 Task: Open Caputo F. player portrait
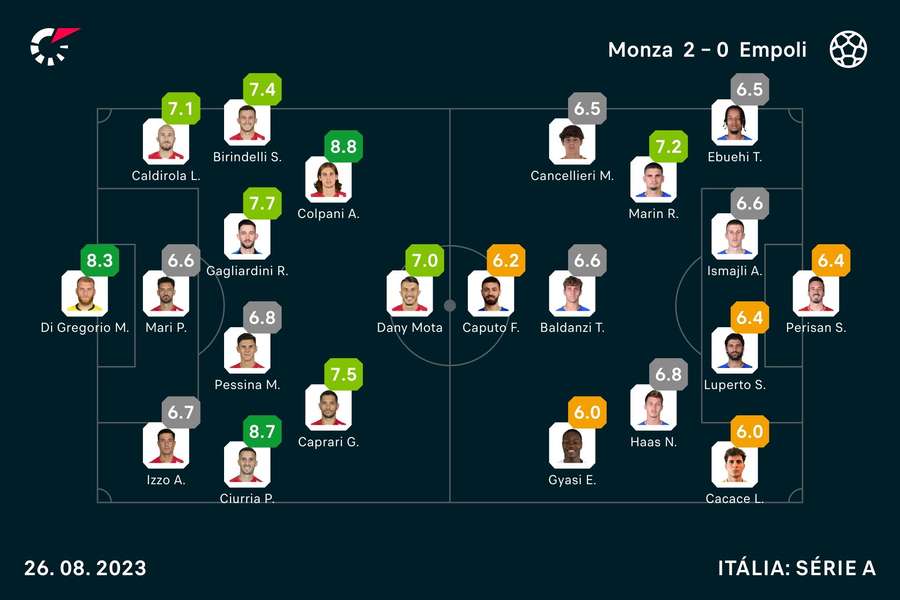(490, 293)
